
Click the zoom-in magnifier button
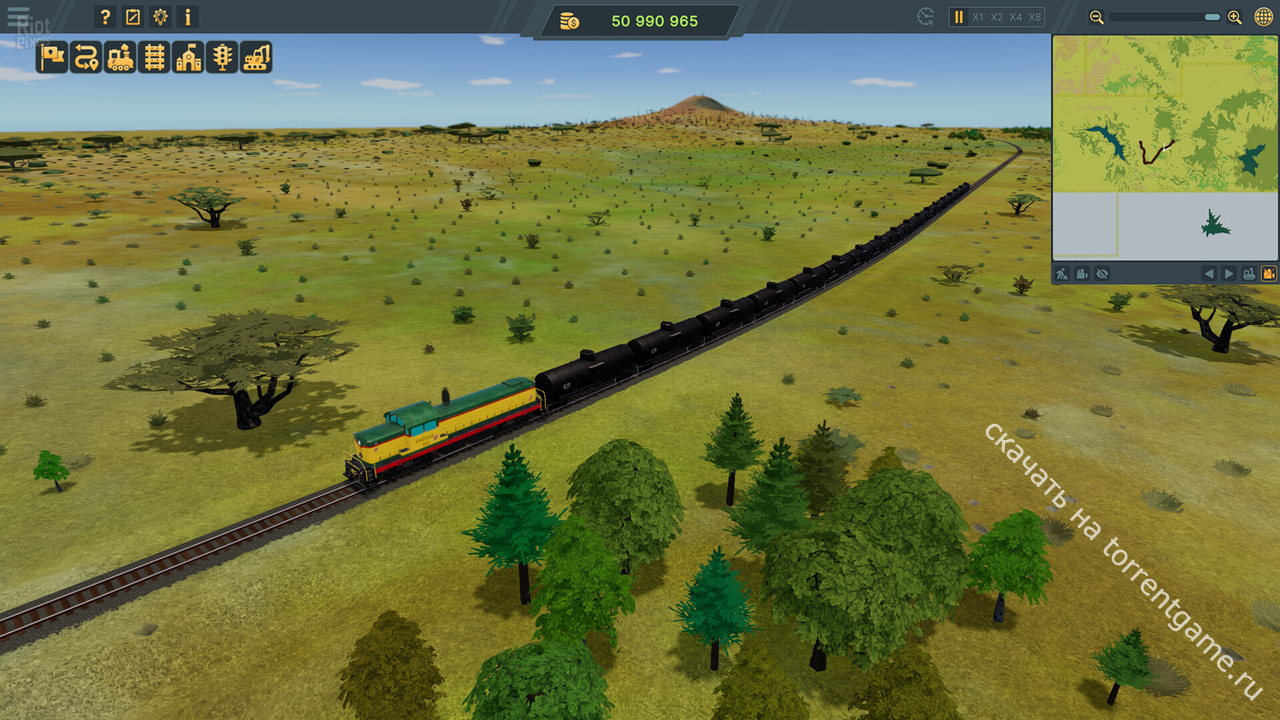click(x=1234, y=17)
